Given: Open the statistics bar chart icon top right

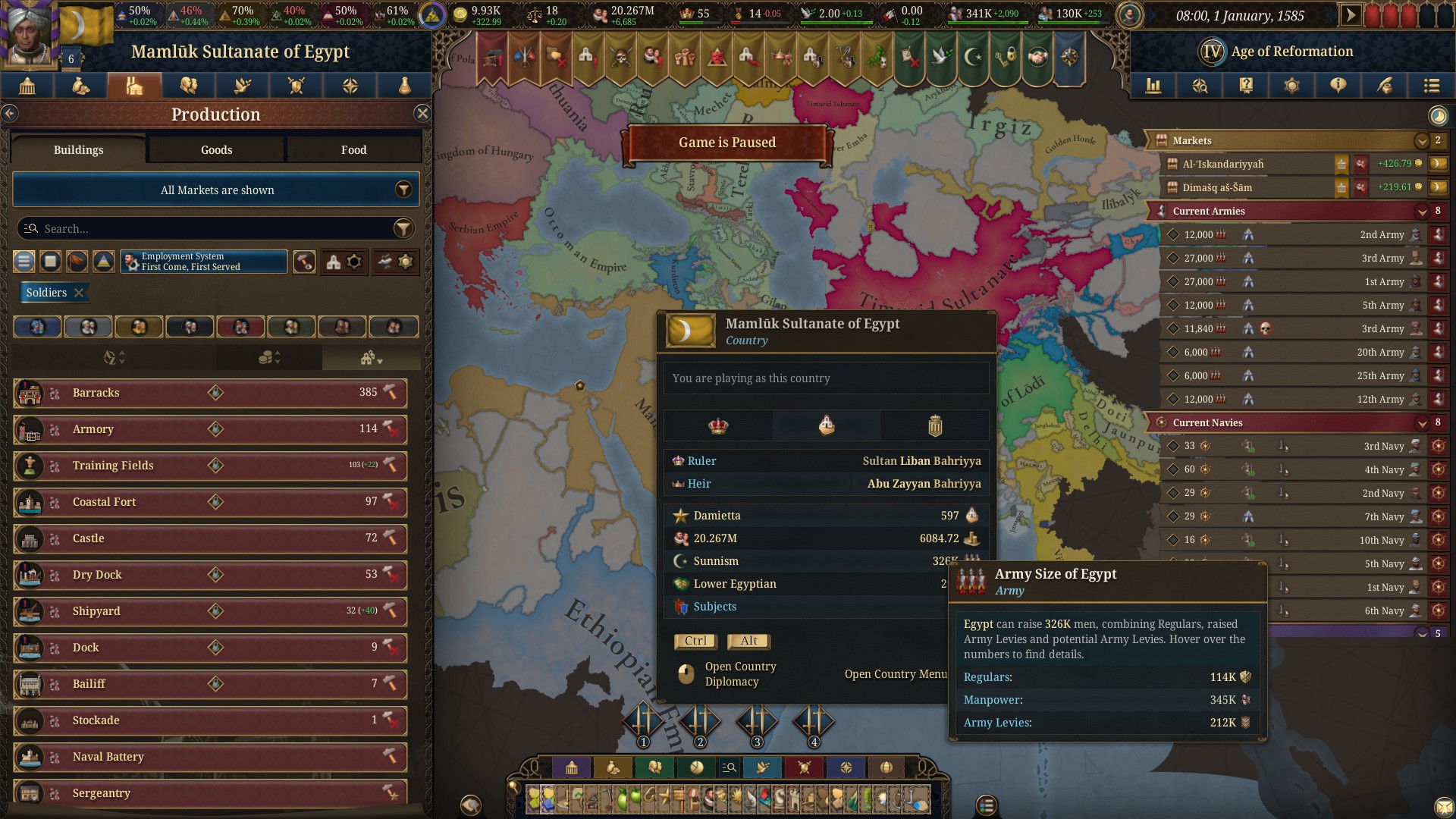Looking at the screenshot, I should pyautogui.click(x=1153, y=86).
